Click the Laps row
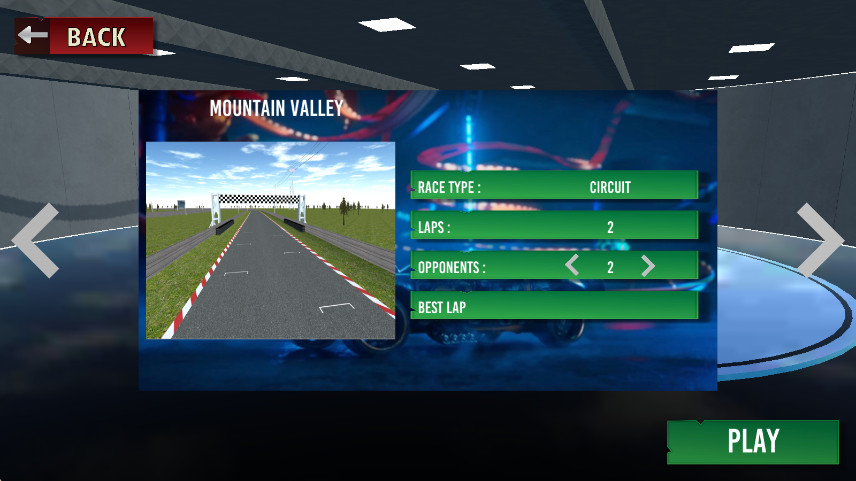 click(x=553, y=226)
